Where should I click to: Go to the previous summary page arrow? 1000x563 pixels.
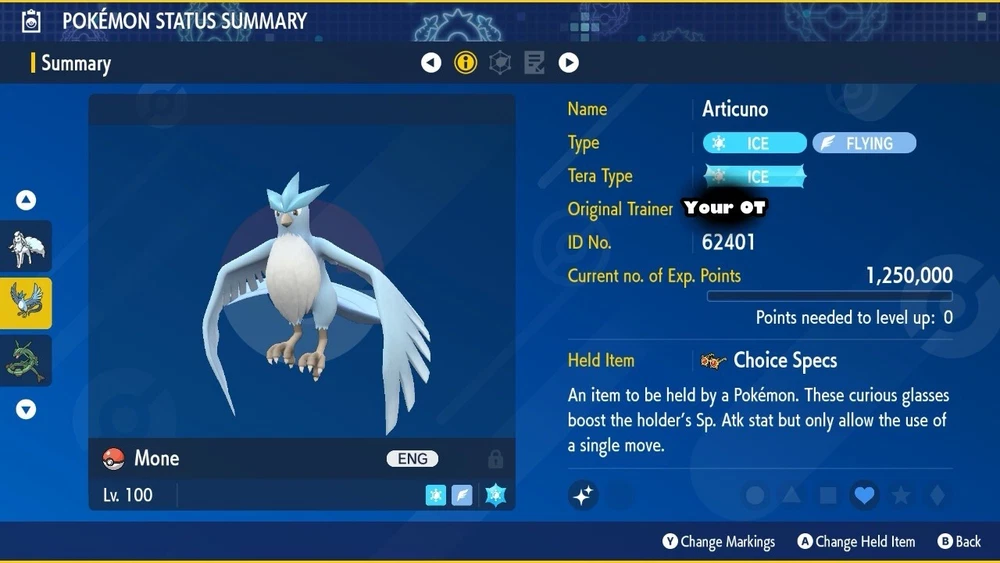pos(431,63)
